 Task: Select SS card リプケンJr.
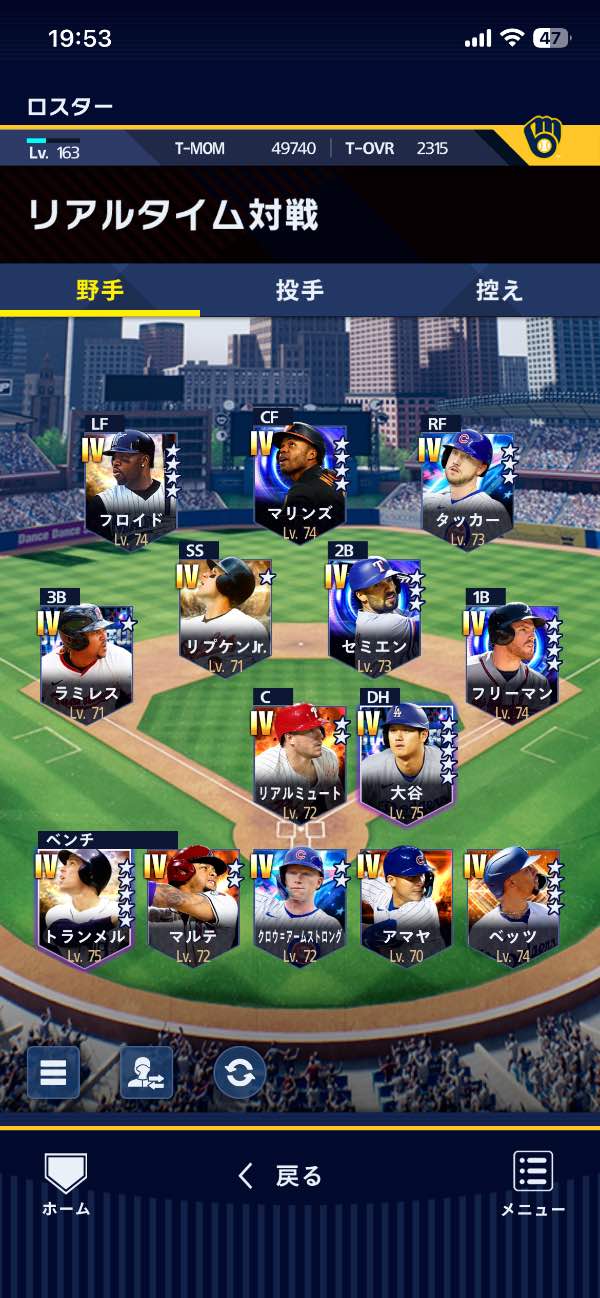pyautogui.click(x=226, y=617)
